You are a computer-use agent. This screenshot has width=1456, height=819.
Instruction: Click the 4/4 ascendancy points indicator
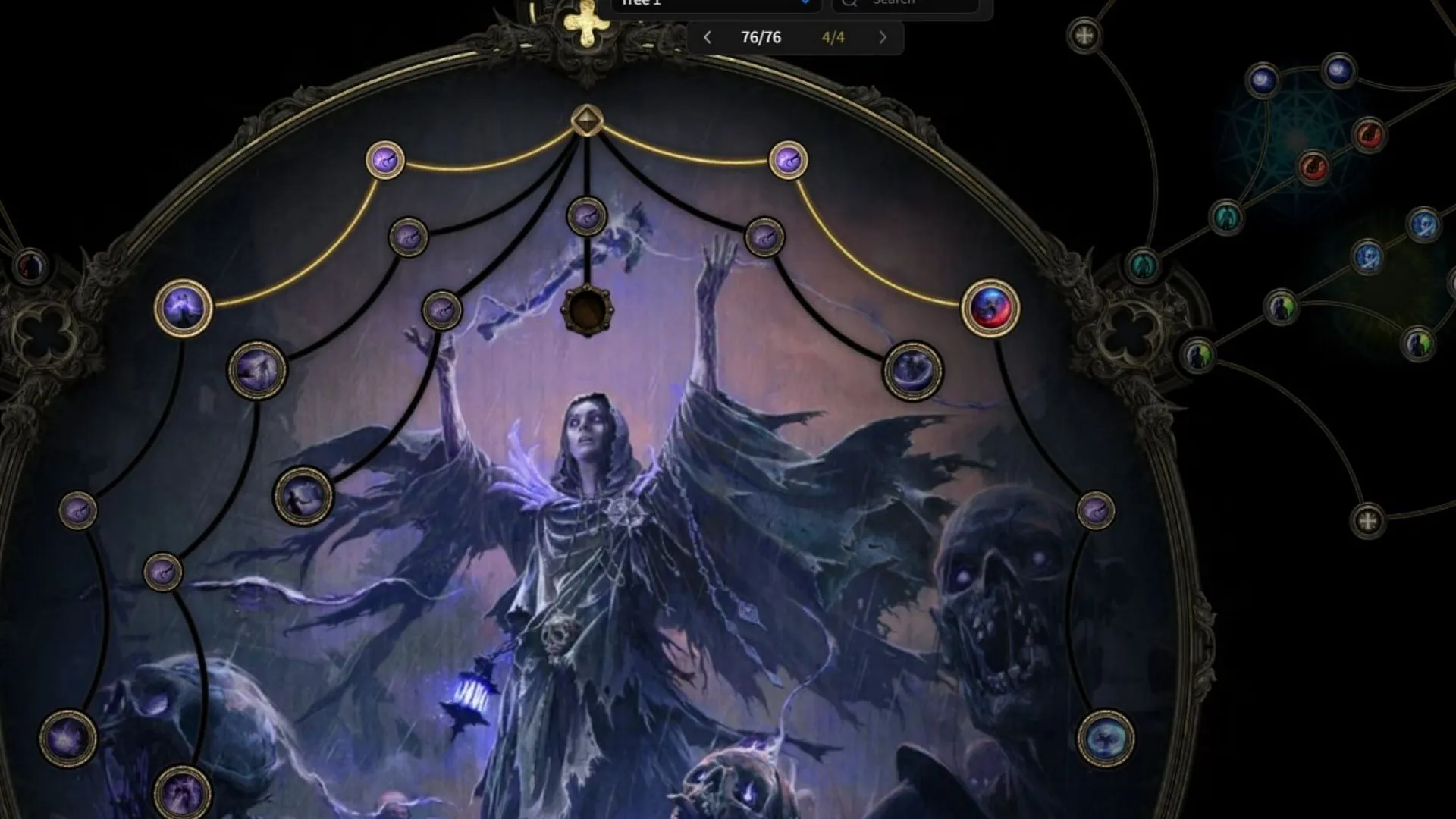click(834, 37)
